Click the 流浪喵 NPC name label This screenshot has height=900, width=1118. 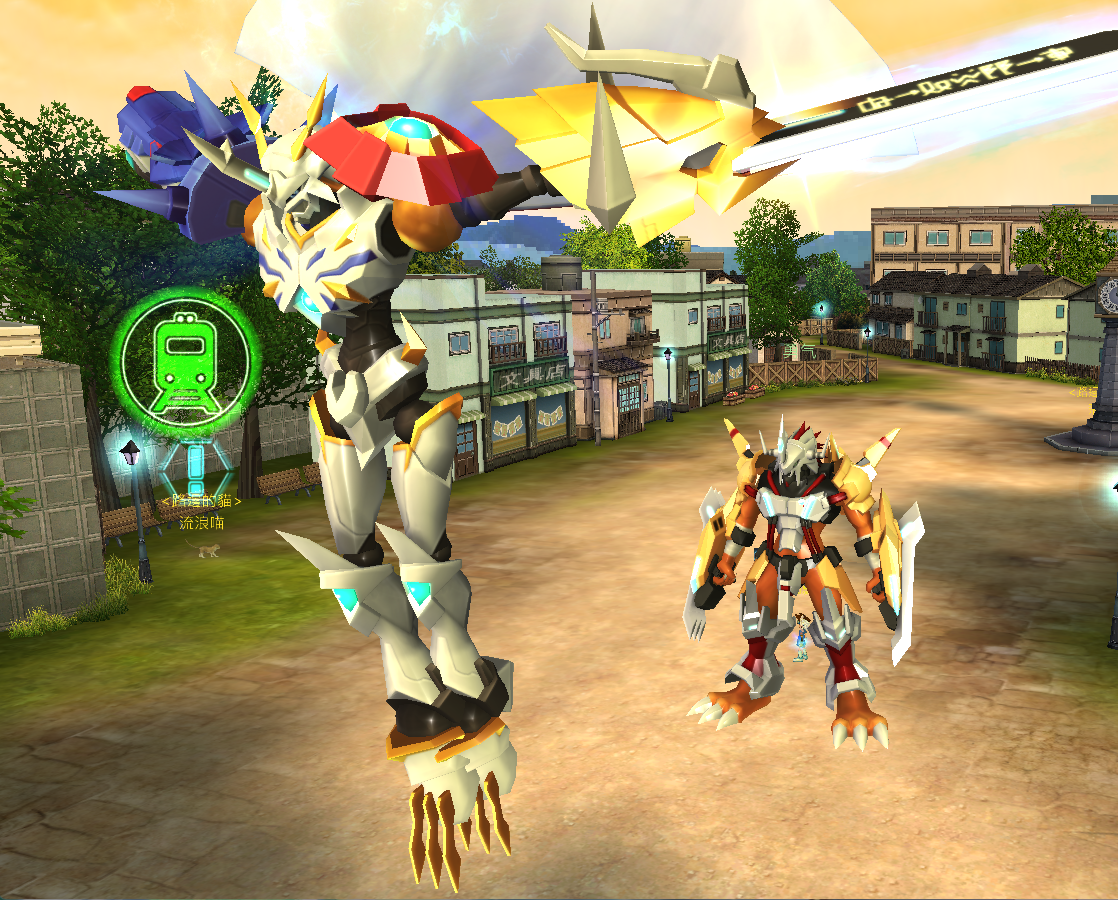pyautogui.click(x=201, y=523)
